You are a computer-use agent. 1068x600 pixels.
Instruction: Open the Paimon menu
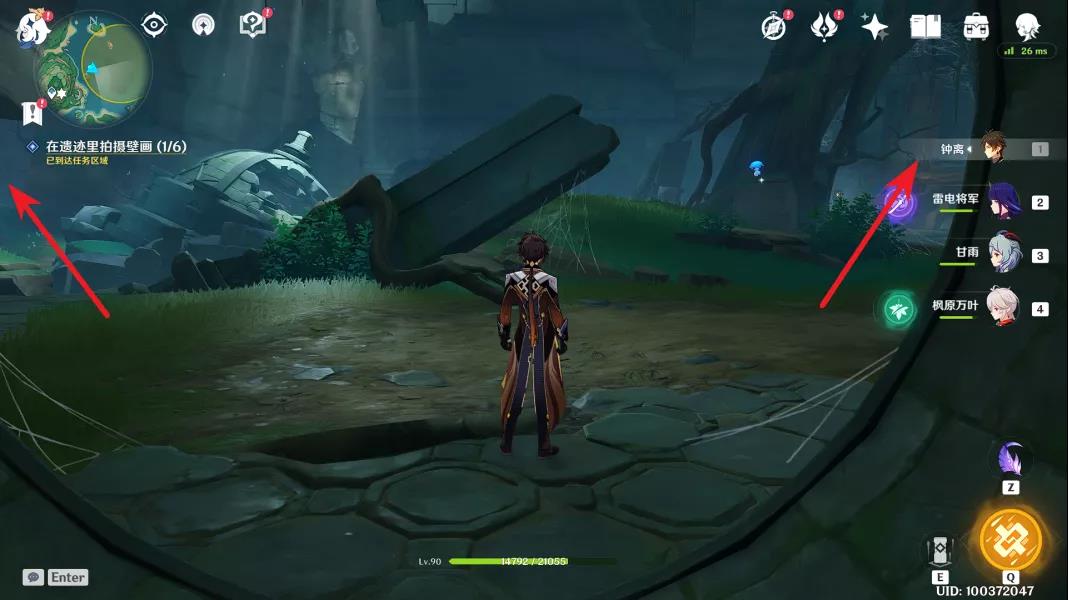coord(31,29)
